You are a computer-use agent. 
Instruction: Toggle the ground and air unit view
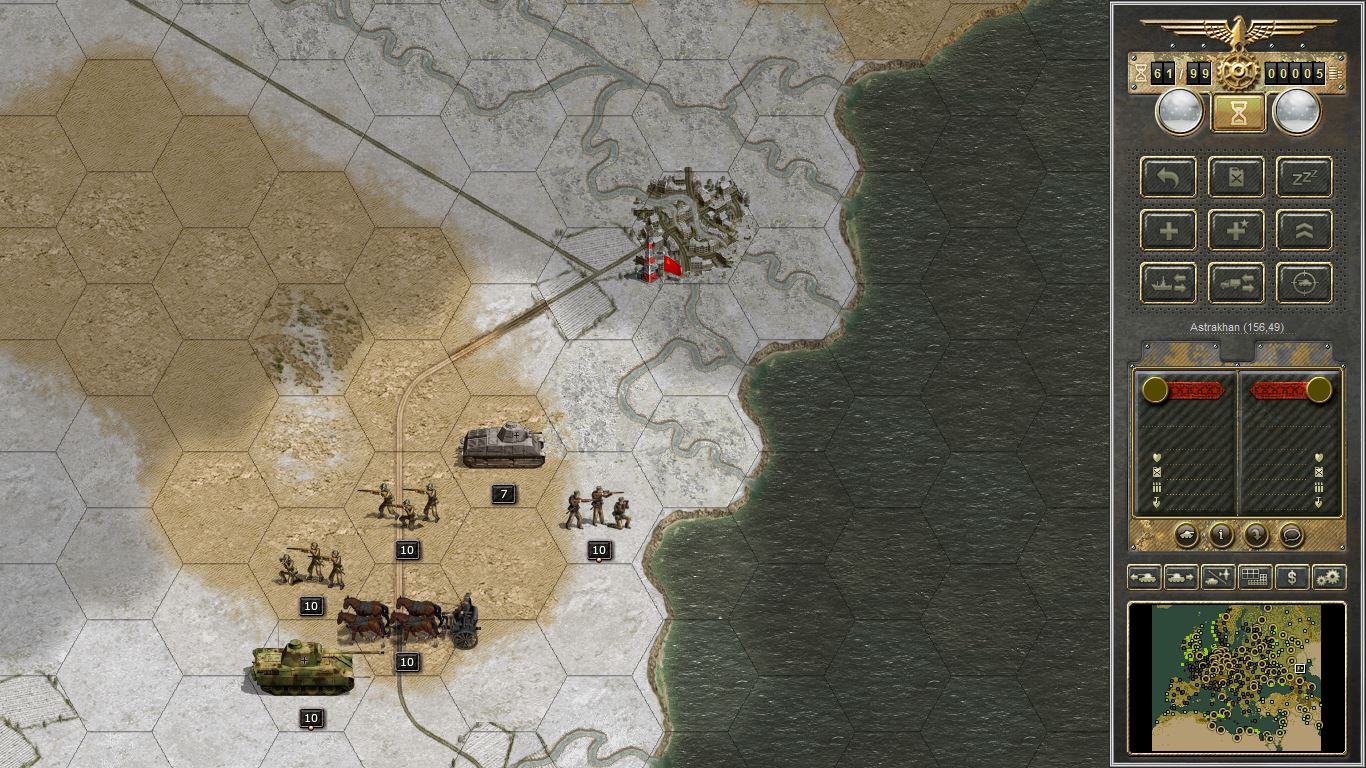tap(1218, 577)
